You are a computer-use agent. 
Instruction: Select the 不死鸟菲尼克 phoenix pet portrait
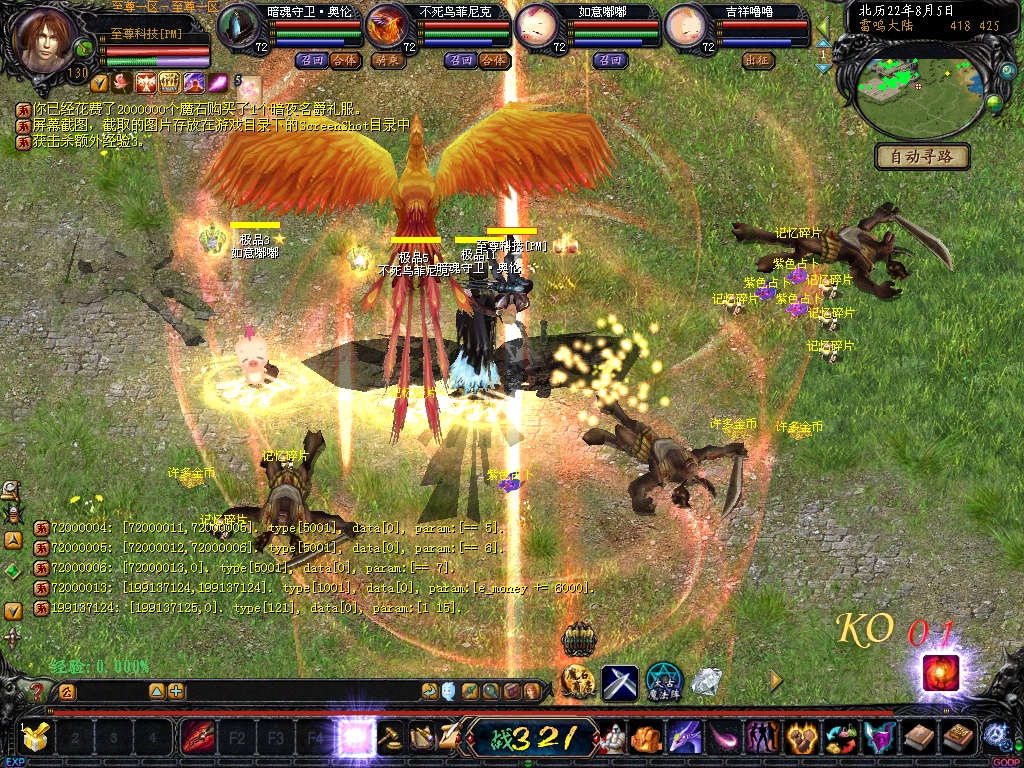click(x=389, y=27)
